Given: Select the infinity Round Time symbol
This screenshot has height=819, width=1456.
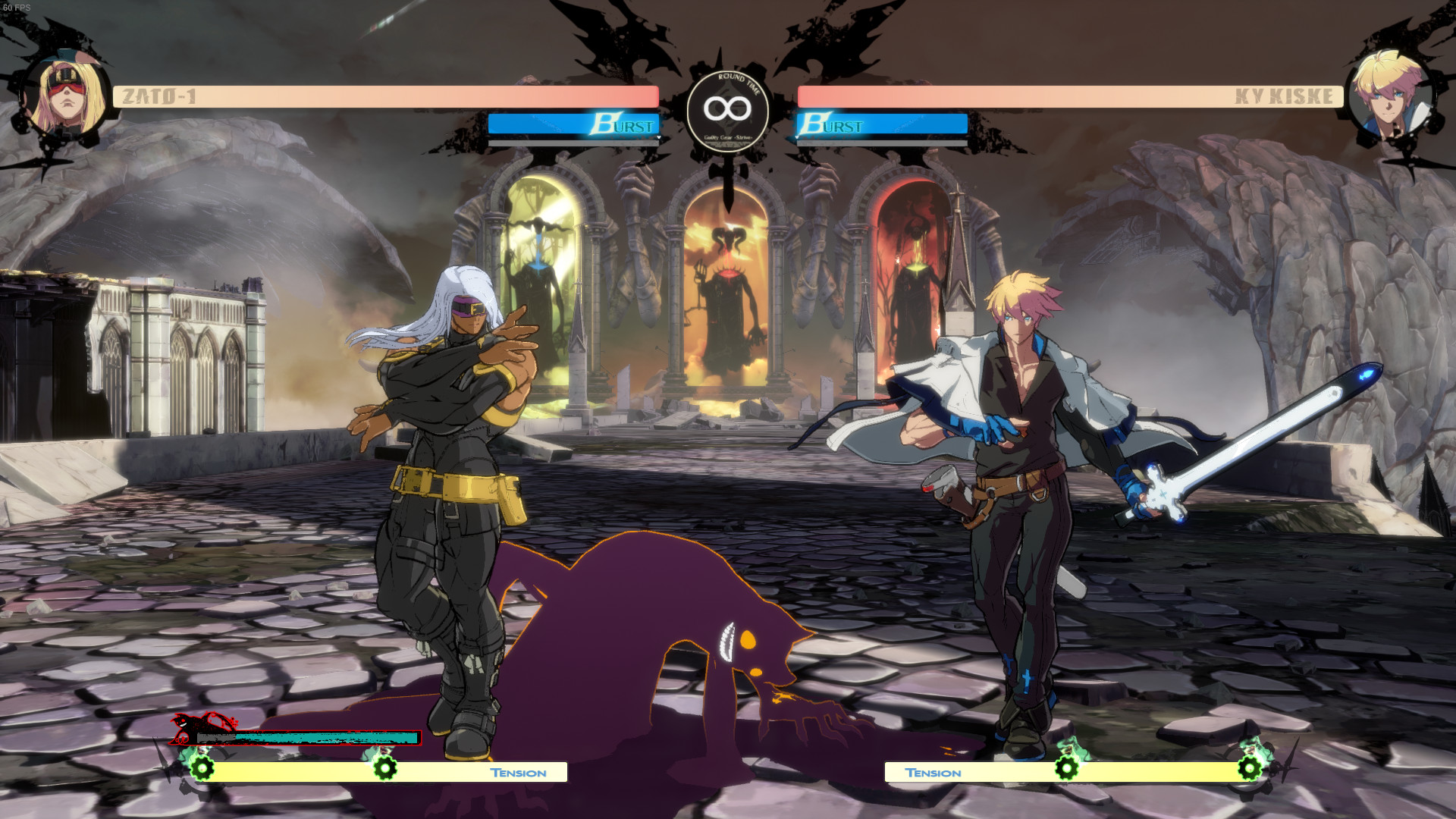Looking at the screenshot, I should (x=726, y=108).
